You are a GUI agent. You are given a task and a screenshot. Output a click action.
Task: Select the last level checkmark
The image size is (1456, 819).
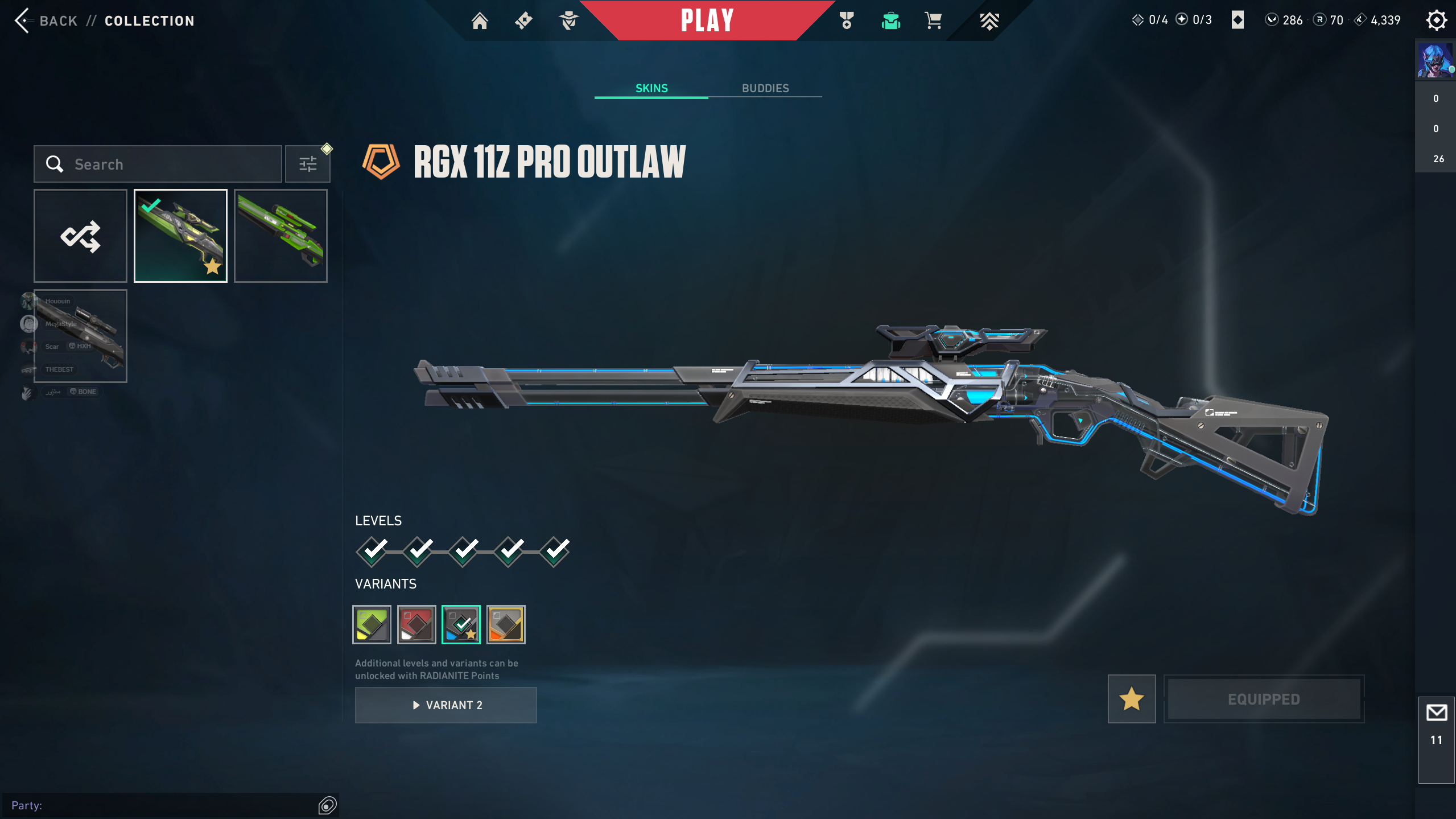click(x=555, y=551)
